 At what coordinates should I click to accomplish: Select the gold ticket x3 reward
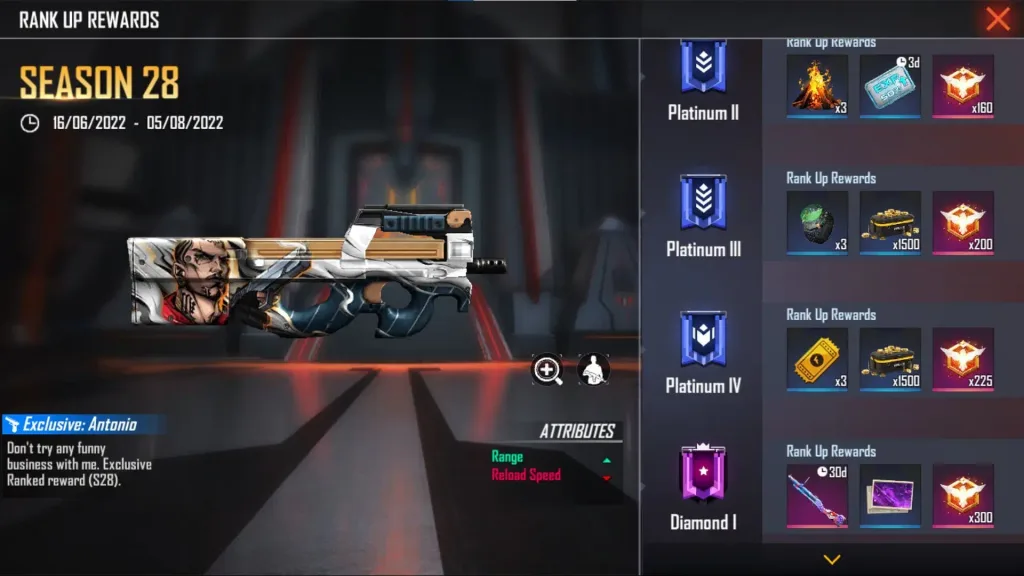(x=817, y=358)
